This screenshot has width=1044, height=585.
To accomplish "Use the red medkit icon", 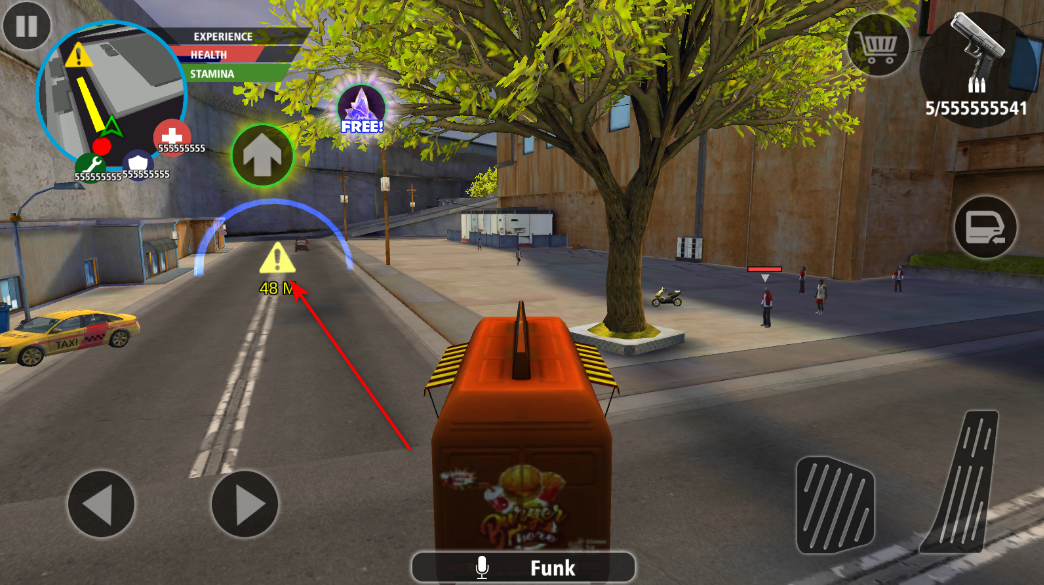I will click(x=172, y=137).
